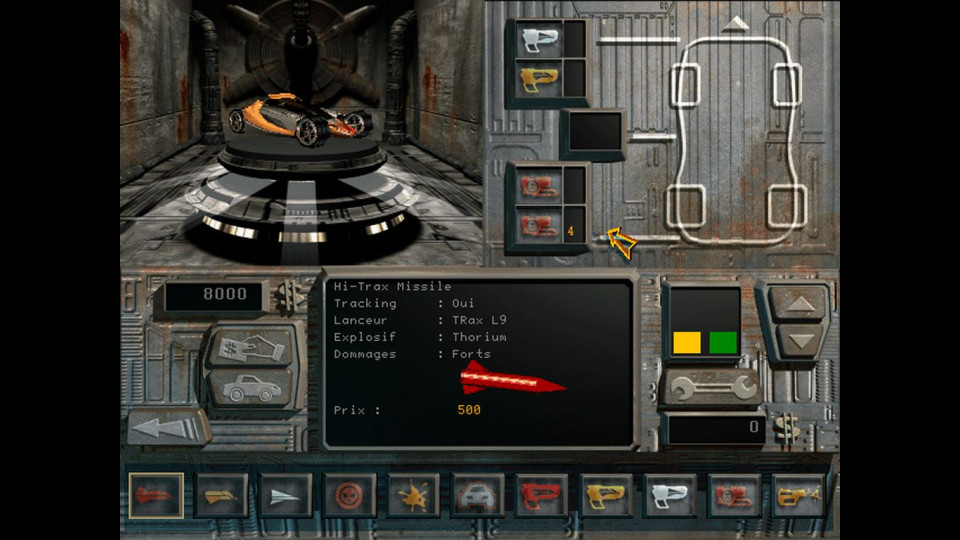Click the car button below the buy button

click(252, 388)
